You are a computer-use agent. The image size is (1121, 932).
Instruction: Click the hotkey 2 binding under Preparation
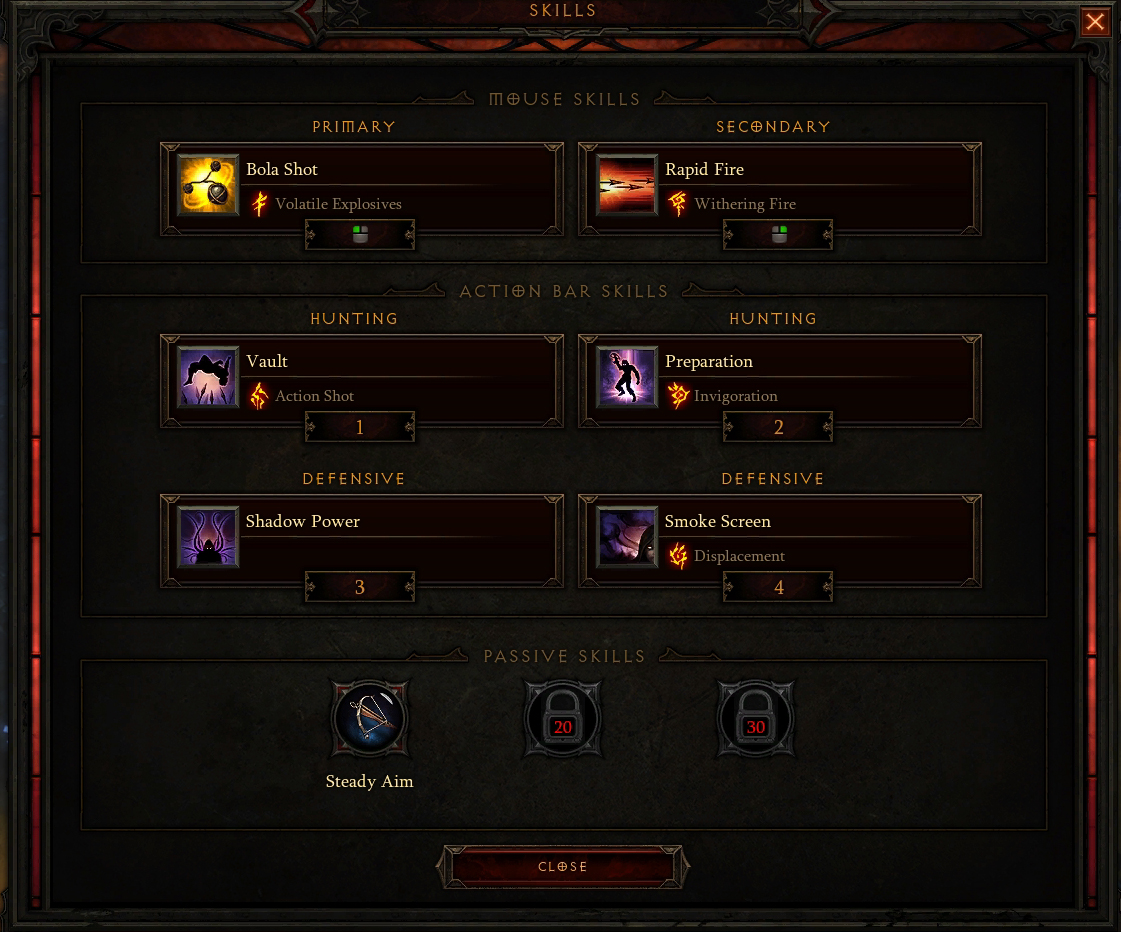coord(779,428)
